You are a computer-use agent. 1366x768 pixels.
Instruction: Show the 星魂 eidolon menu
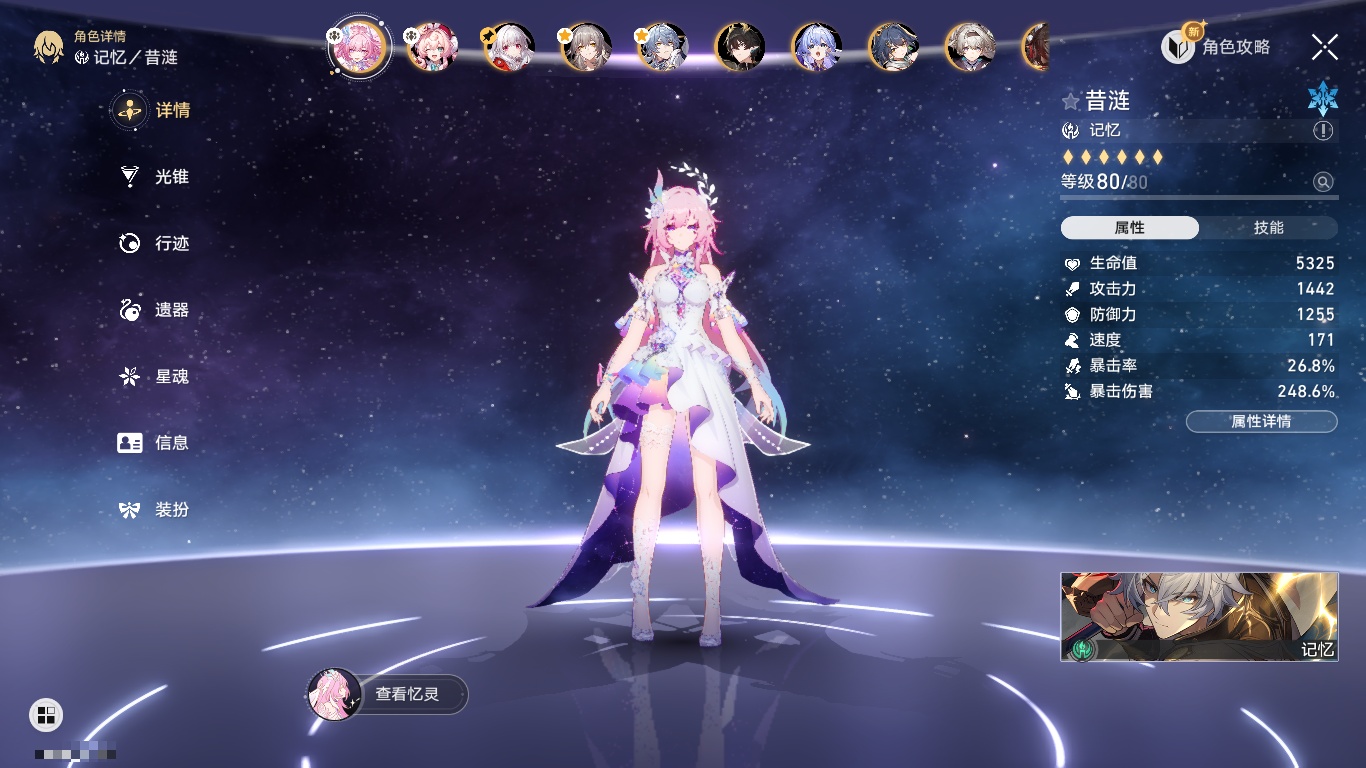[x=155, y=377]
